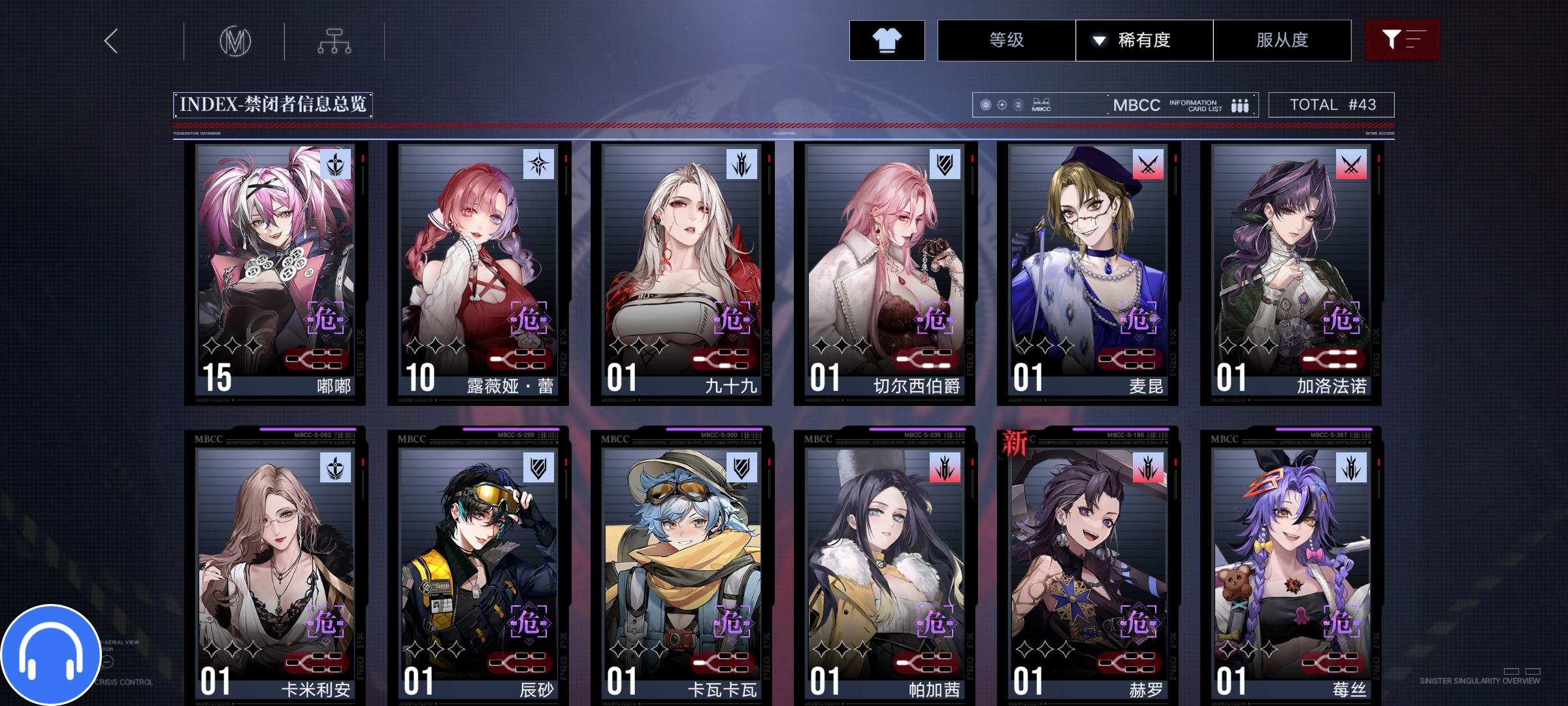Click the class icon on 卡瓦卡瓦's card

[x=741, y=467]
